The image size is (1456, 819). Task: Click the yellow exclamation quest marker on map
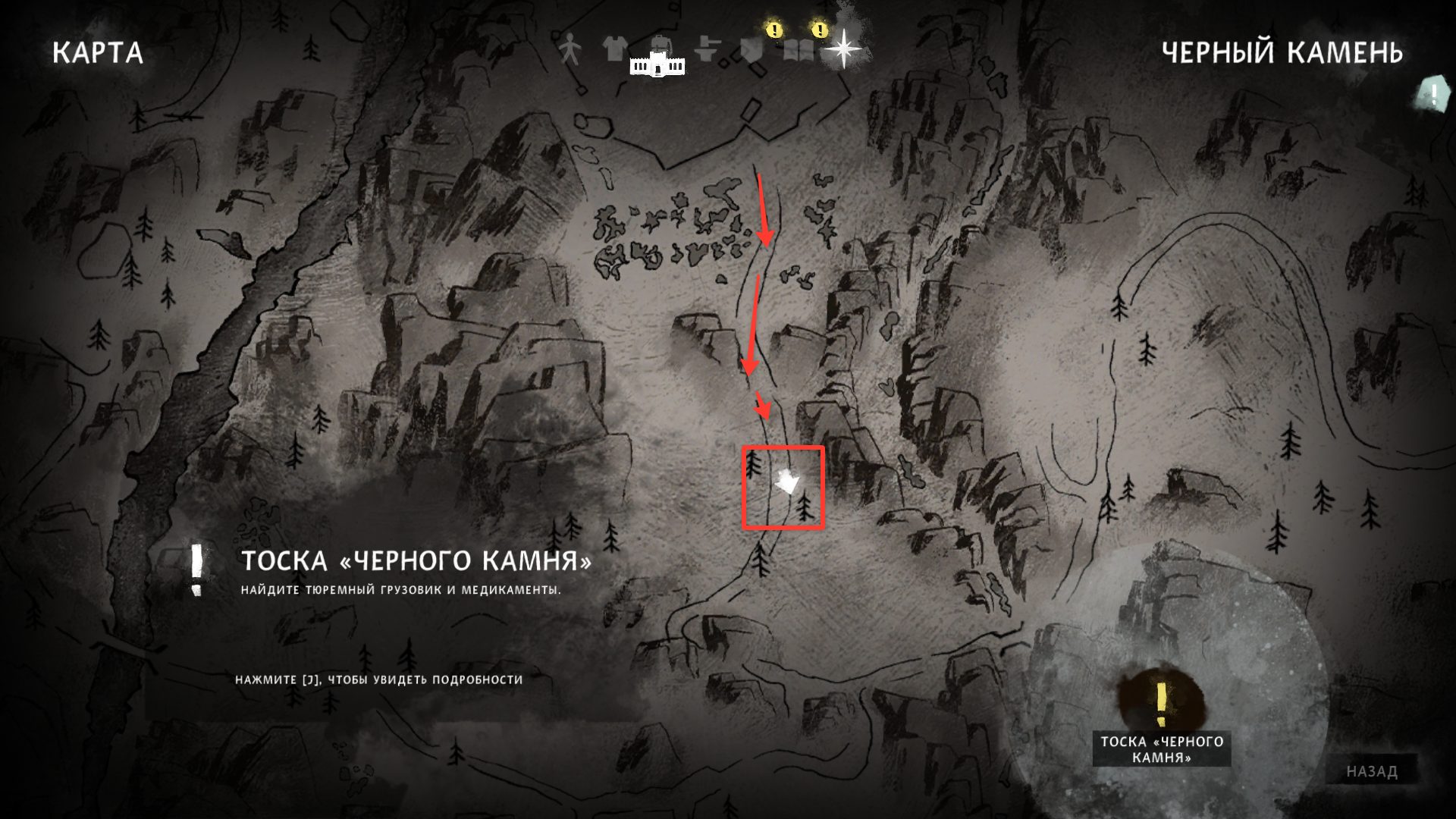[1162, 703]
